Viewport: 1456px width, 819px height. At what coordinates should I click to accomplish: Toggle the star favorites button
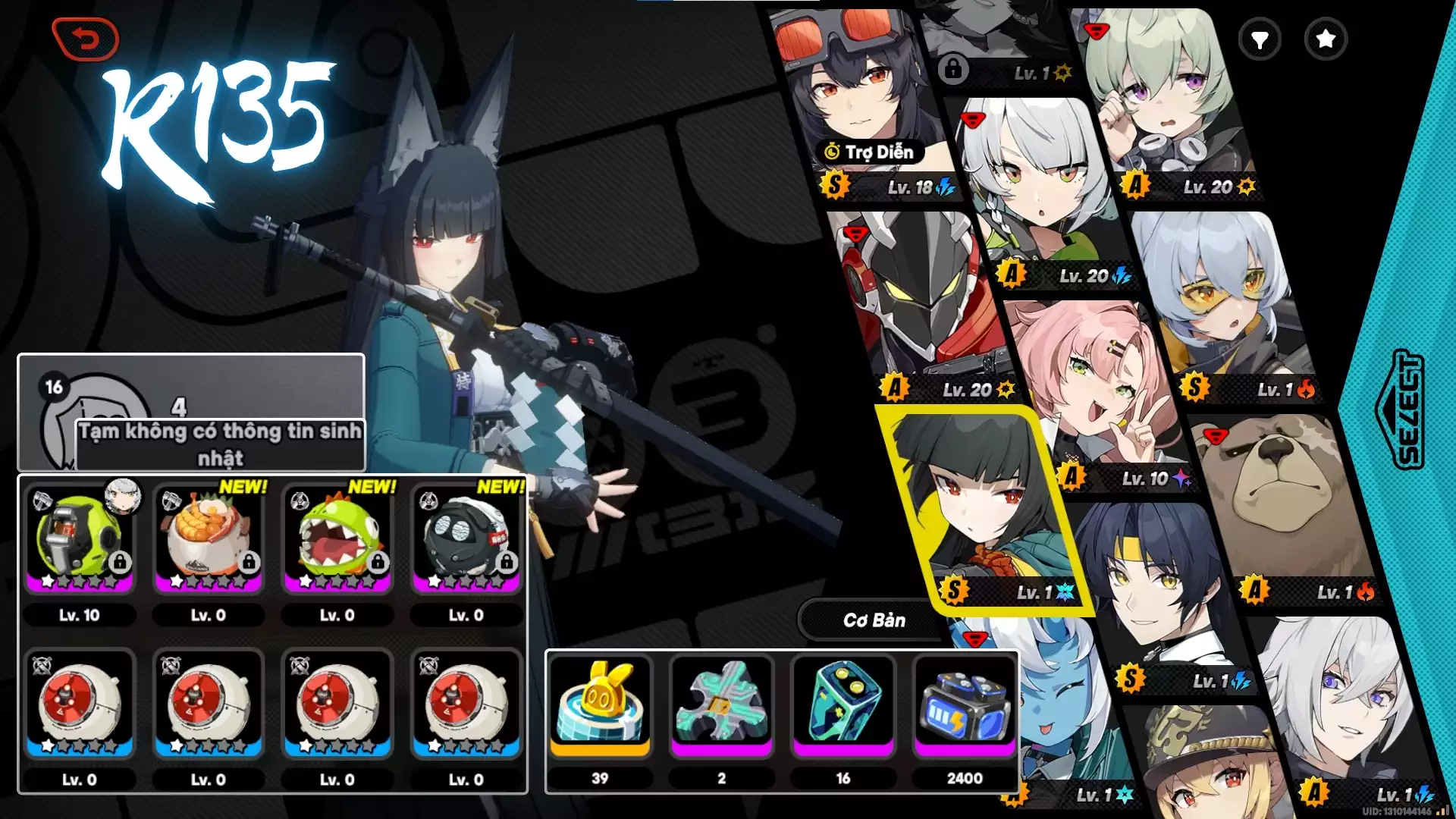[x=1326, y=39]
